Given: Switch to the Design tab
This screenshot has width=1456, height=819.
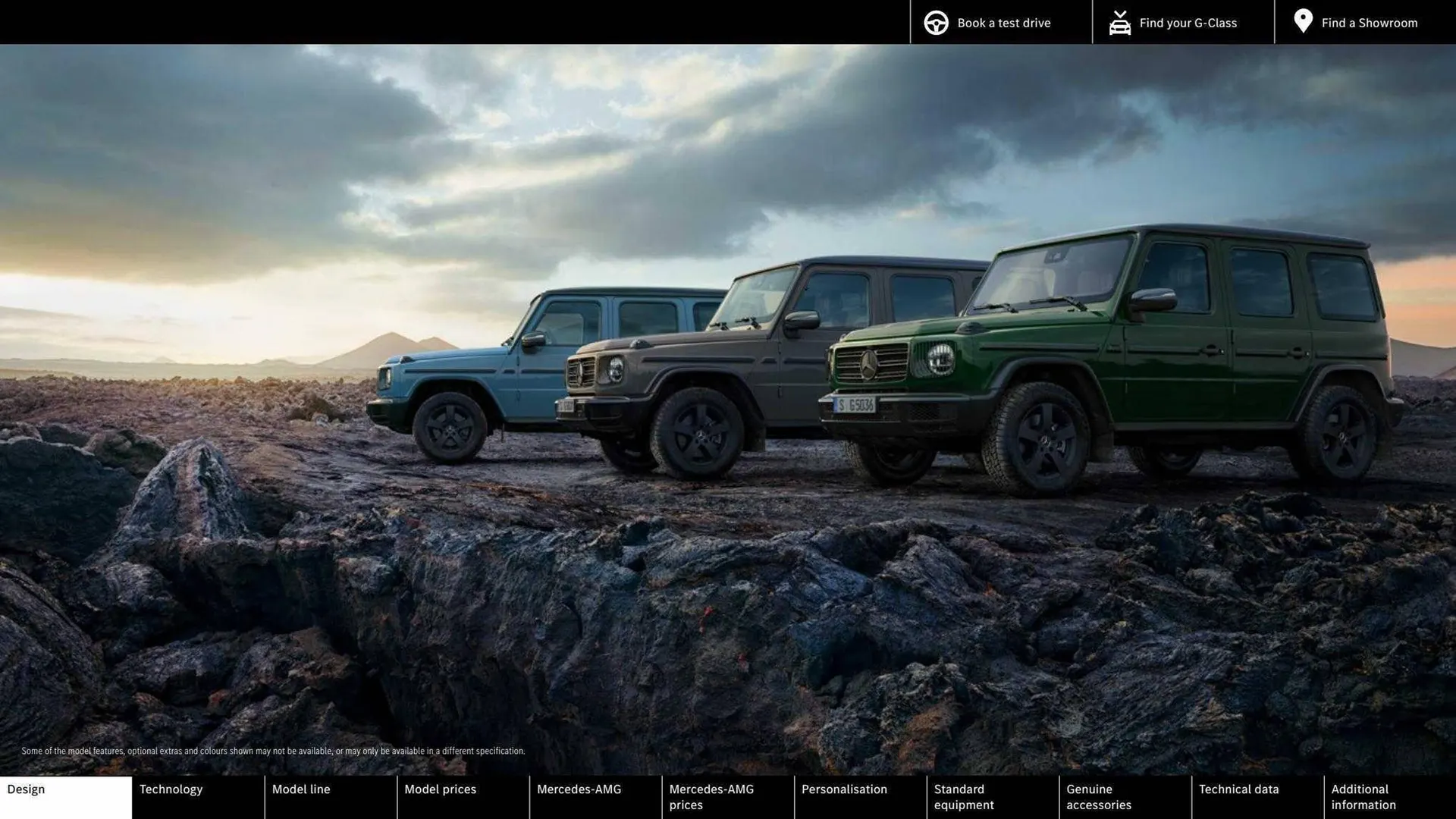Looking at the screenshot, I should [65, 796].
